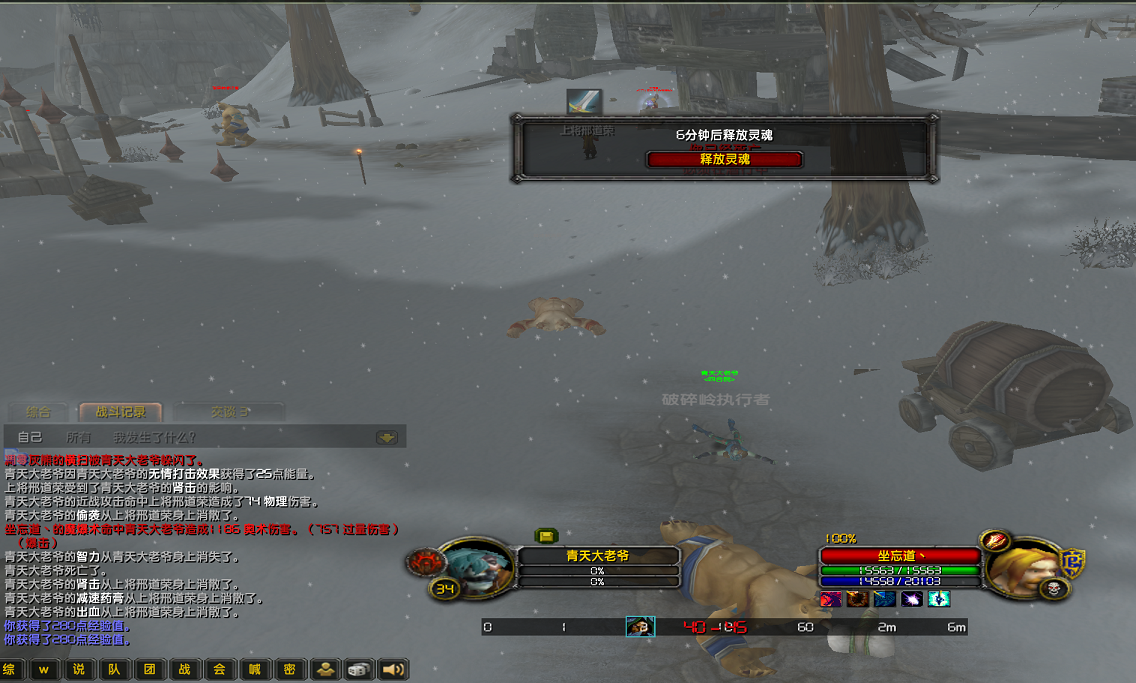Choose the 说 say channel button

click(79, 669)
